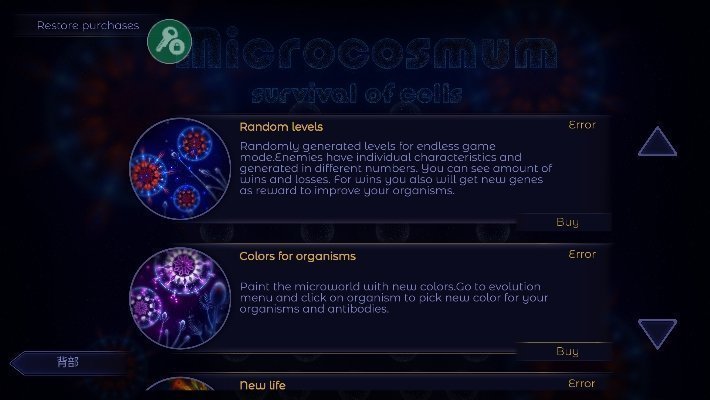Viewport: 710px width, 400px height.
Task: Click the Restore purchases button
Action: (87, 25)
